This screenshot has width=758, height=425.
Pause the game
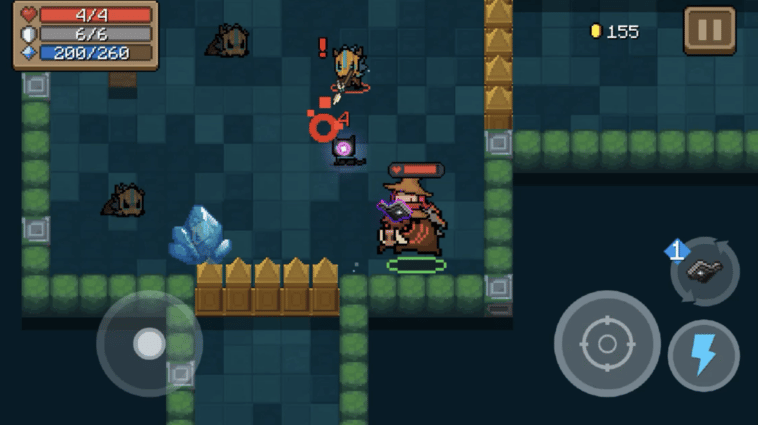click(x=709, y=30)
